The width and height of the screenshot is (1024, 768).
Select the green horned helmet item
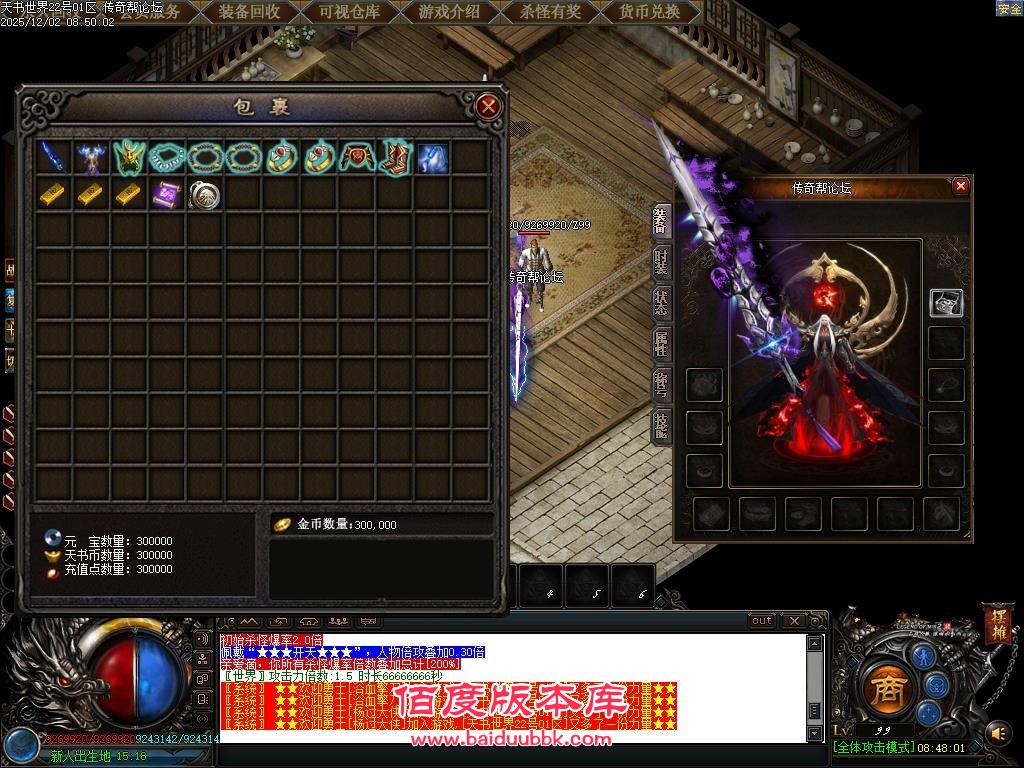pos(129,157)
